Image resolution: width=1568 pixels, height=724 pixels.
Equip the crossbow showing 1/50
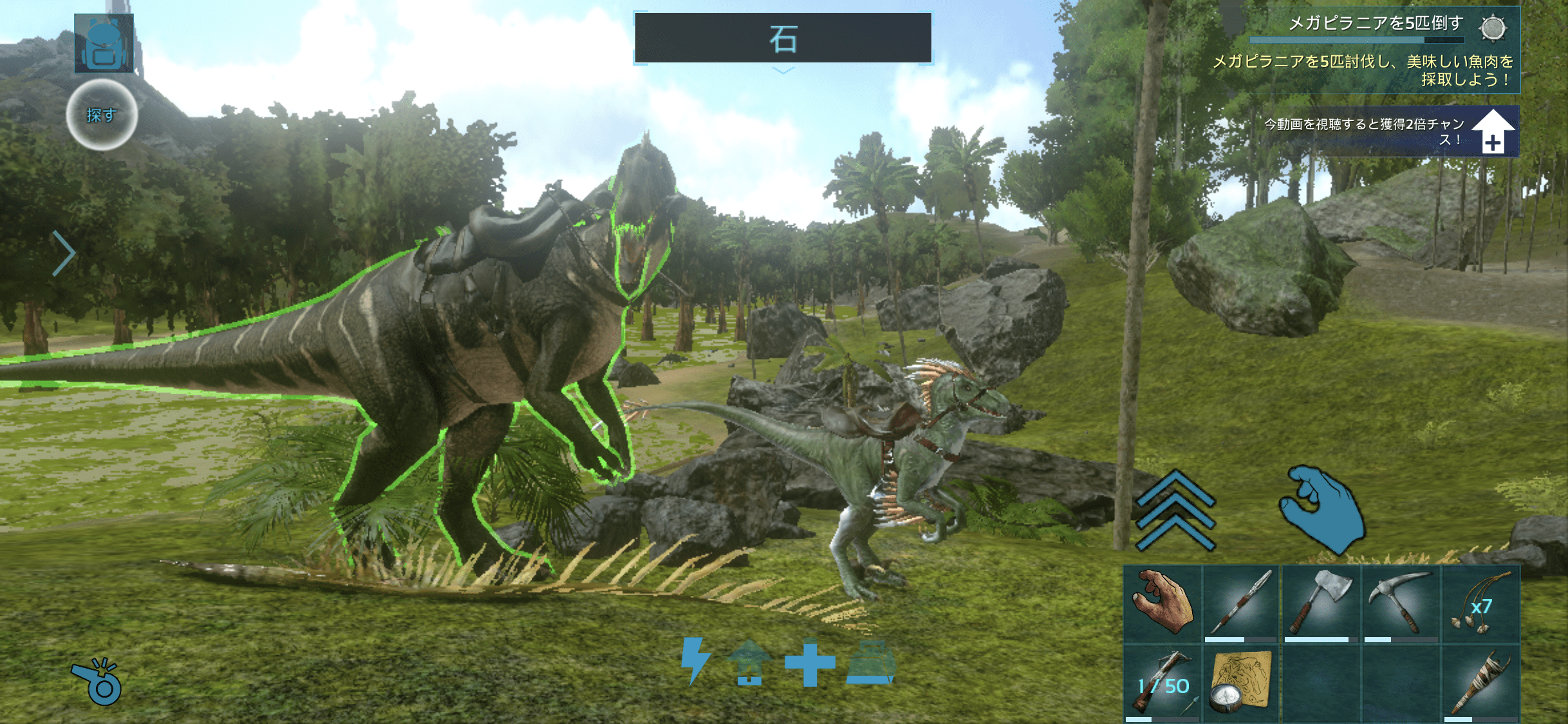click(1162, 683)
